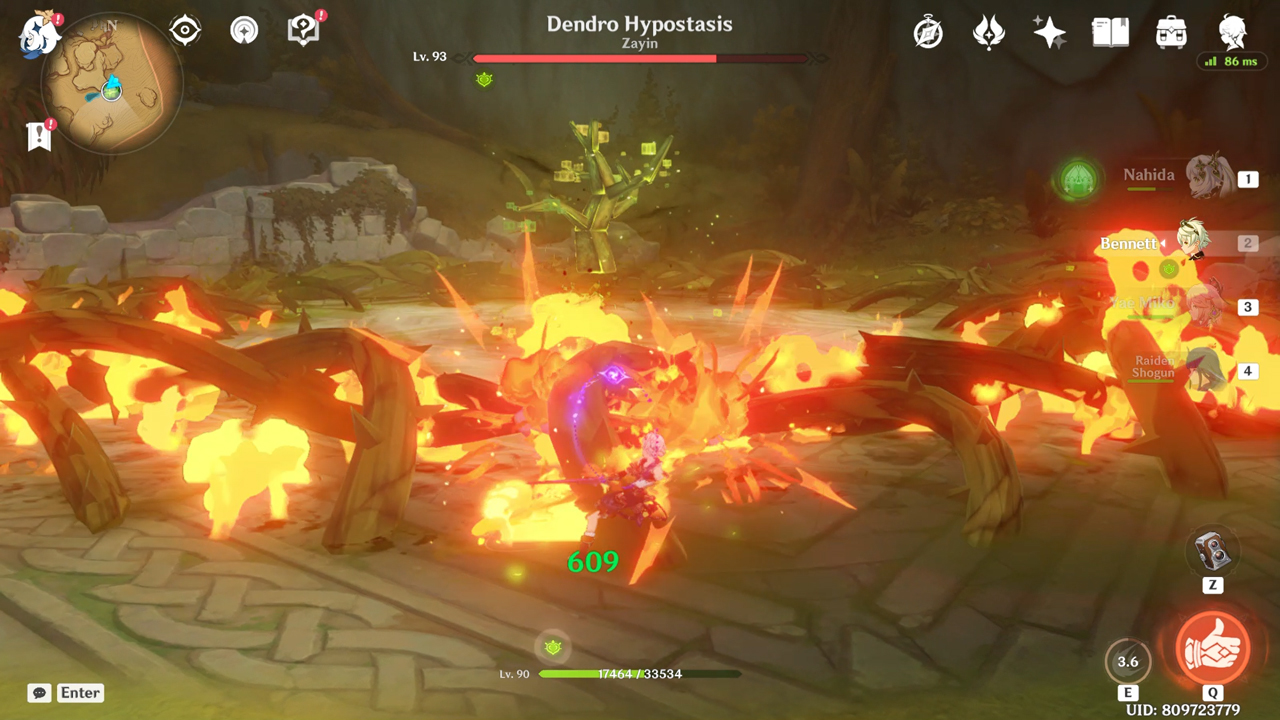The image size is (1280, 720).
Task: Click the bookmark icon with red alert
Action: pyautogui.click(x=39, y=137)
